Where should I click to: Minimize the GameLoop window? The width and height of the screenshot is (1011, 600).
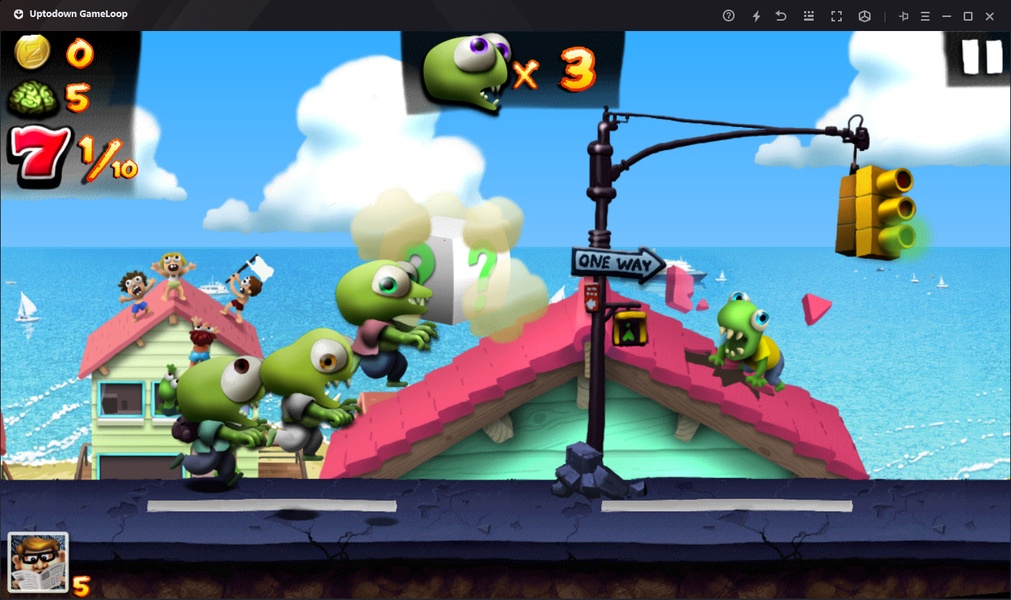[x=946, y=16]
